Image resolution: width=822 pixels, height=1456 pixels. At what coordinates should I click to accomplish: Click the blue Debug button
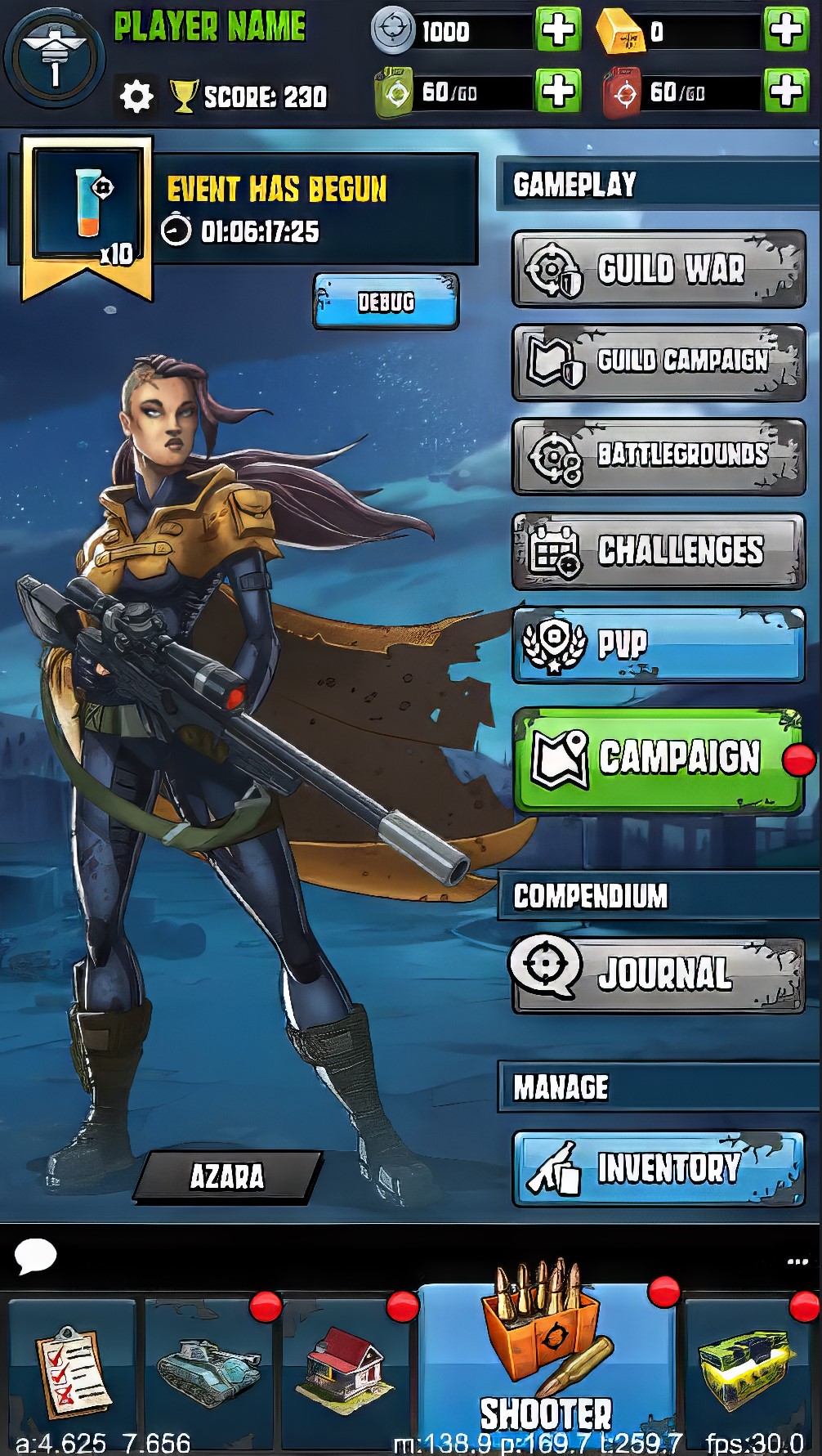tap(386, 302)
